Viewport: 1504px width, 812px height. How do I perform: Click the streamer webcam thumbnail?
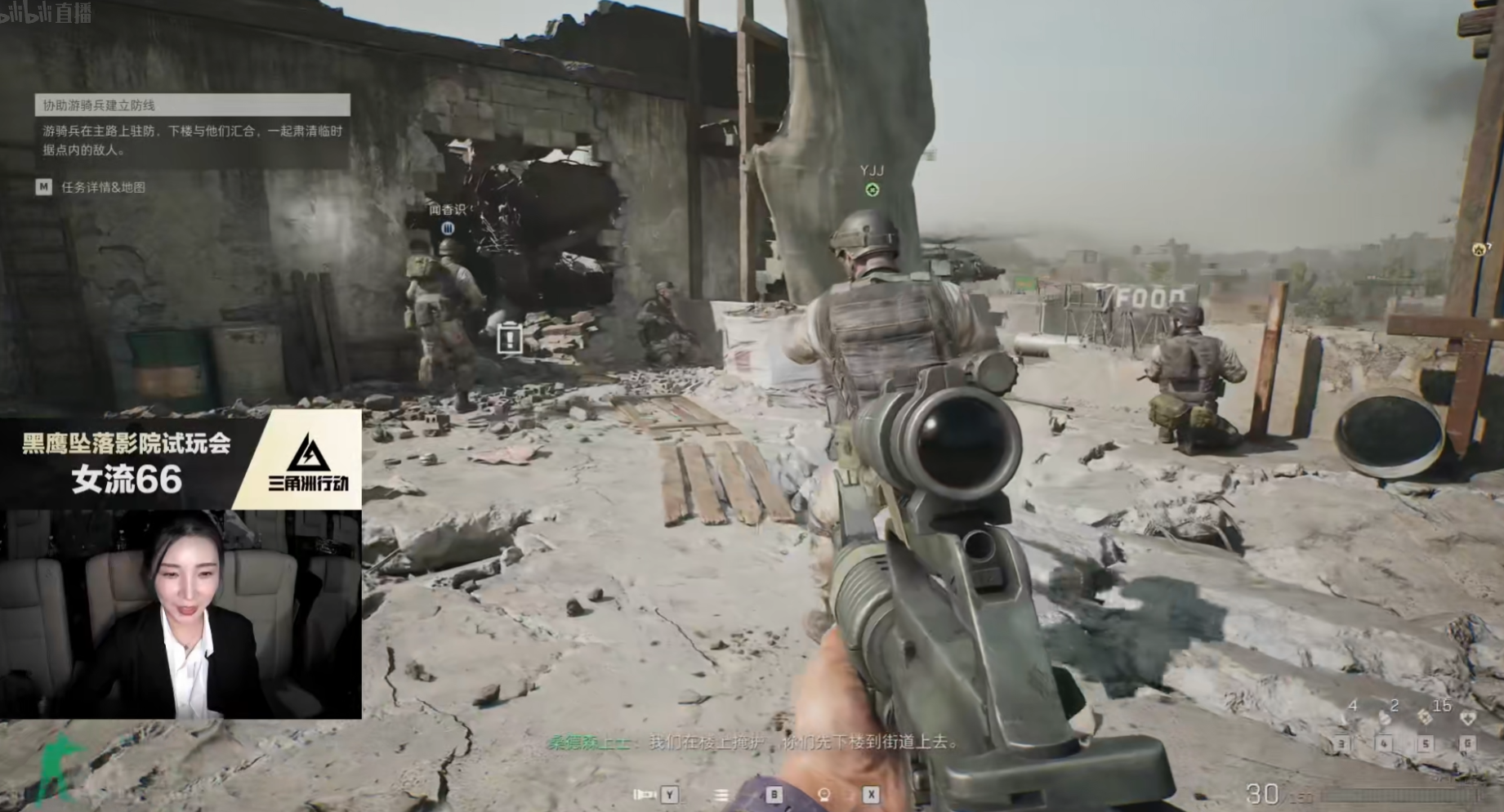pyautogui.click(x=181, y=614)
